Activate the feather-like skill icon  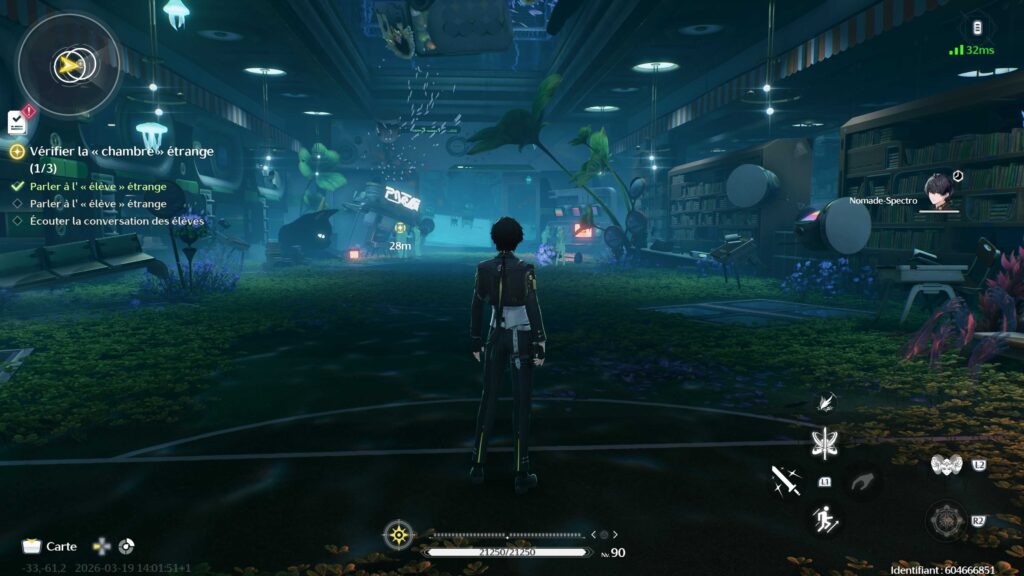826,402
